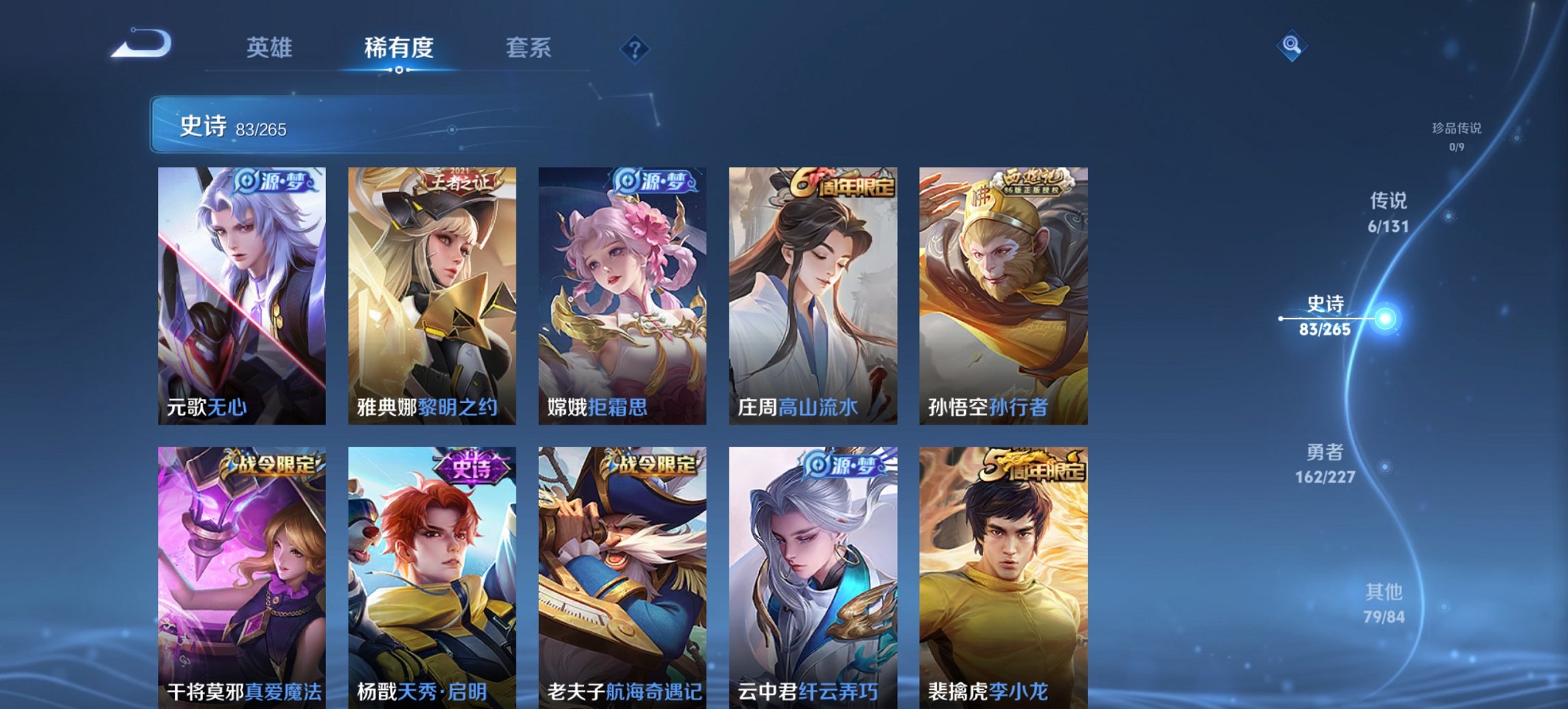Screen dimensions: 1568x709
Task: Click the help question mark icon
Action: [635, 48]
